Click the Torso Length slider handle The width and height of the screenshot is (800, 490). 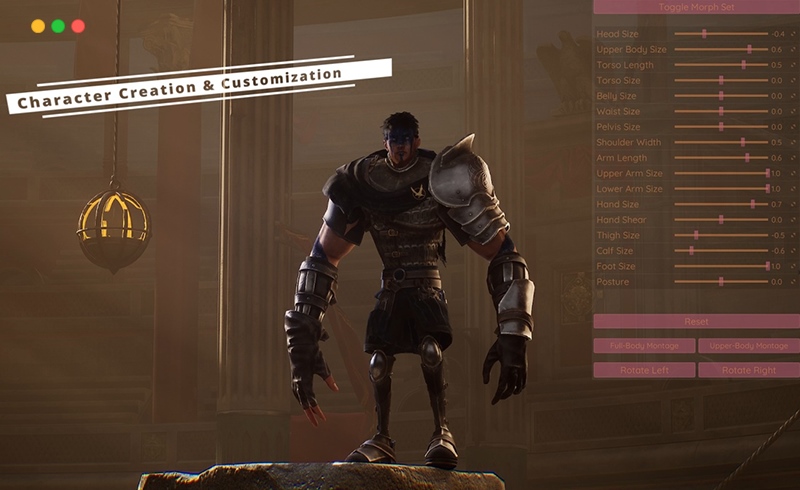point(743,64)
